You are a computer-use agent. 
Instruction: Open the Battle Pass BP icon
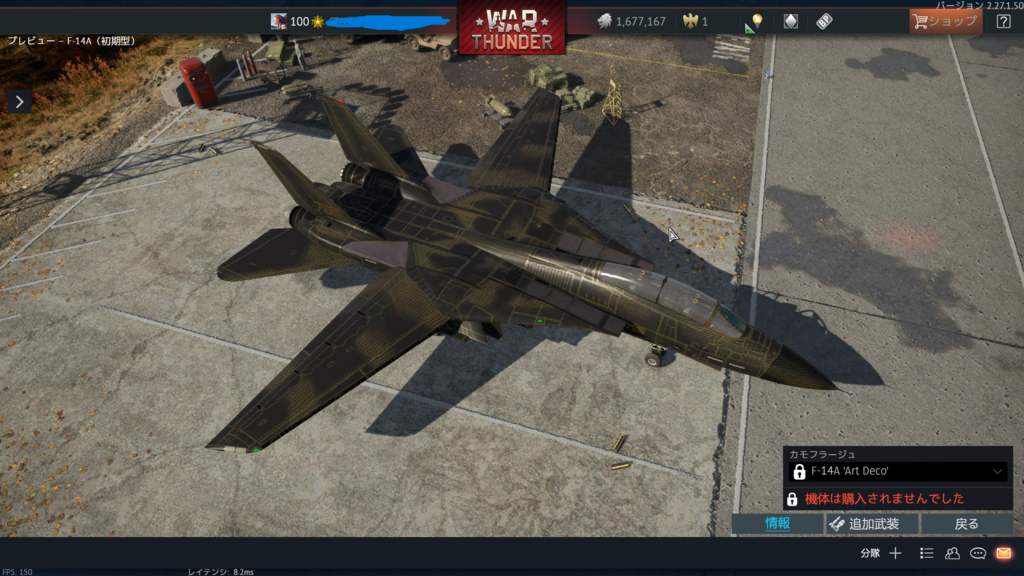[824, 21]
